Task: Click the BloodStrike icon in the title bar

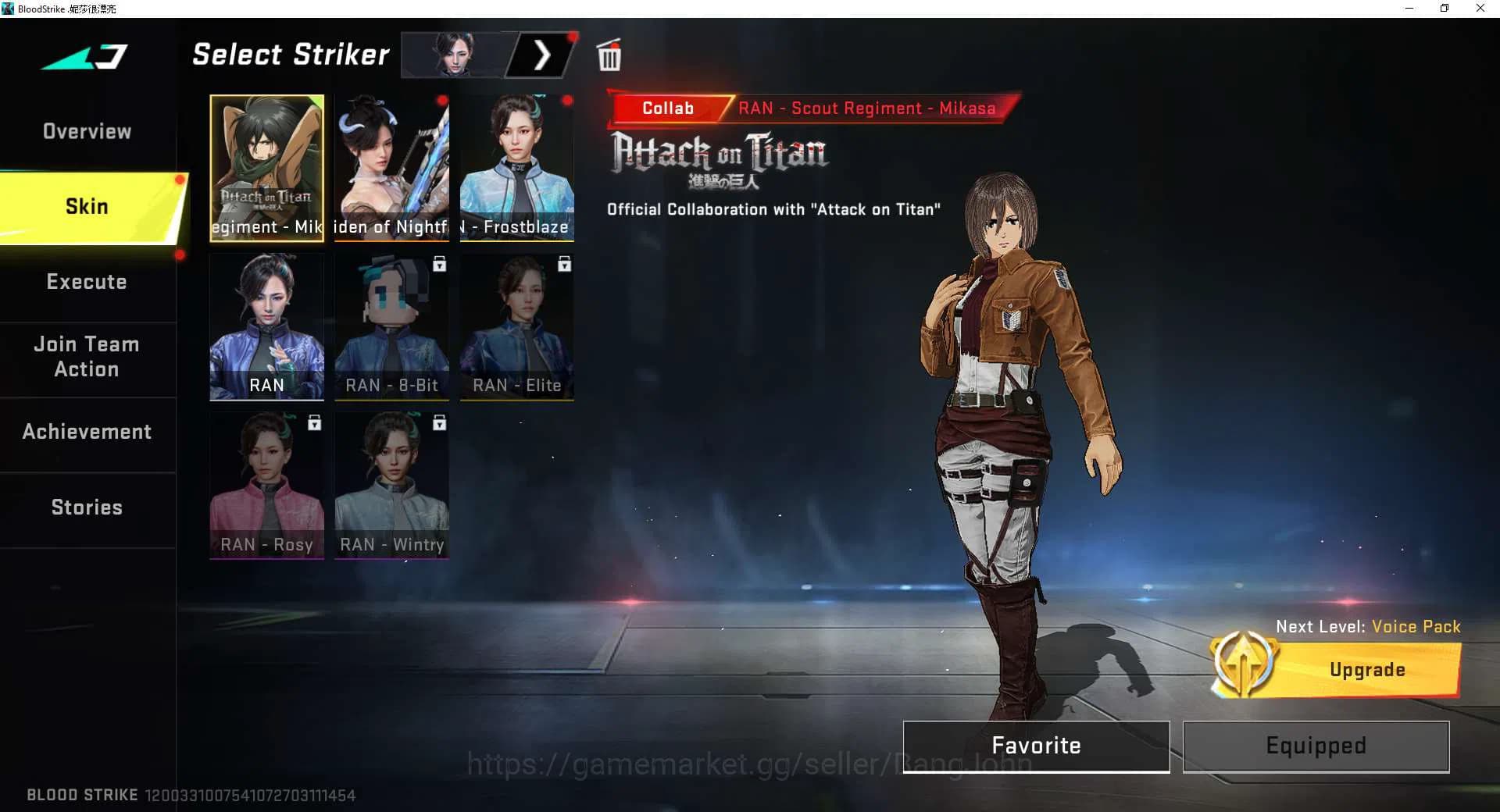Action: point(8,9)
